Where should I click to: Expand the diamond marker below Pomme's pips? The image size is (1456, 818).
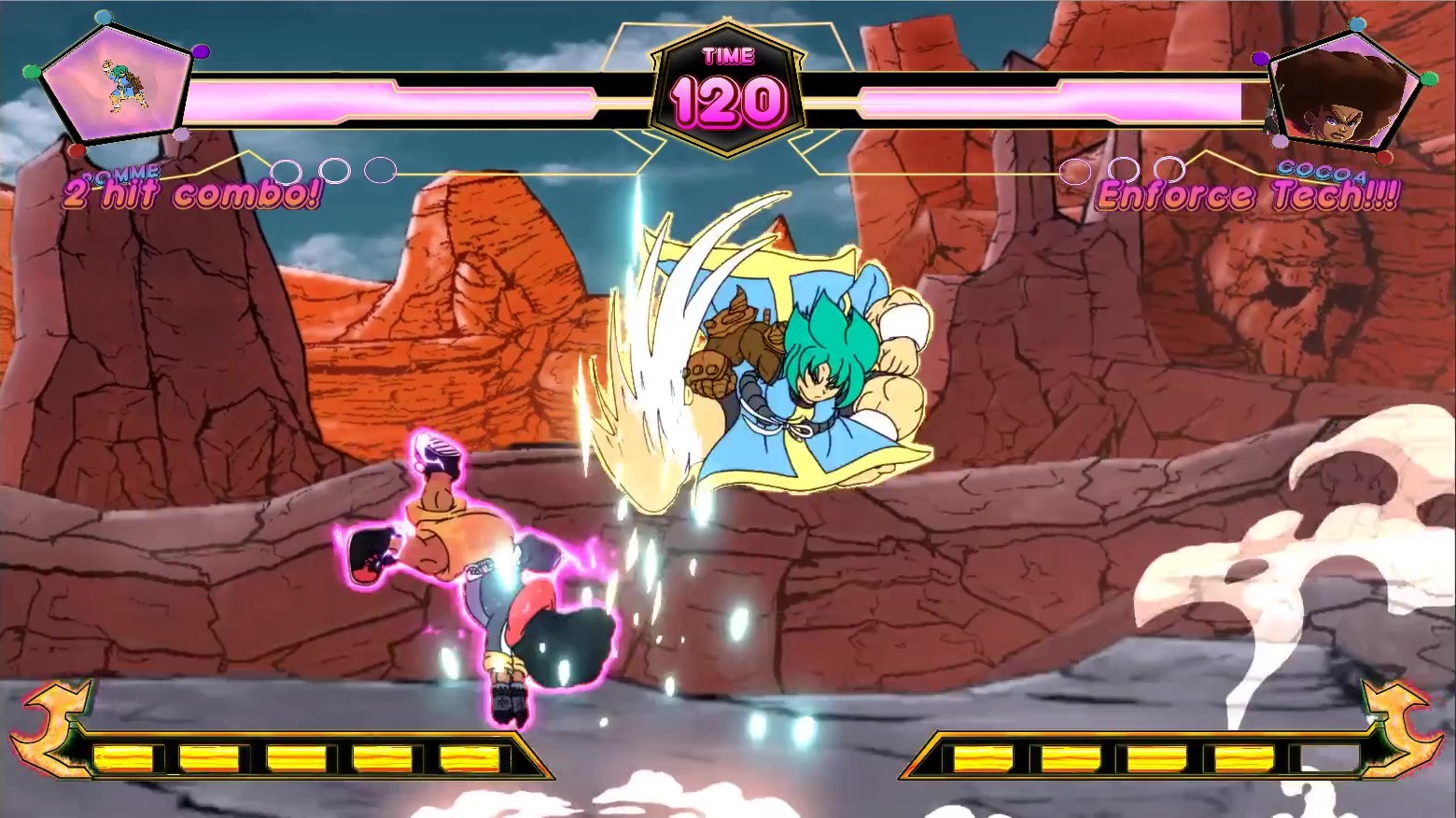pyautogui.click(x=249, y=151)
